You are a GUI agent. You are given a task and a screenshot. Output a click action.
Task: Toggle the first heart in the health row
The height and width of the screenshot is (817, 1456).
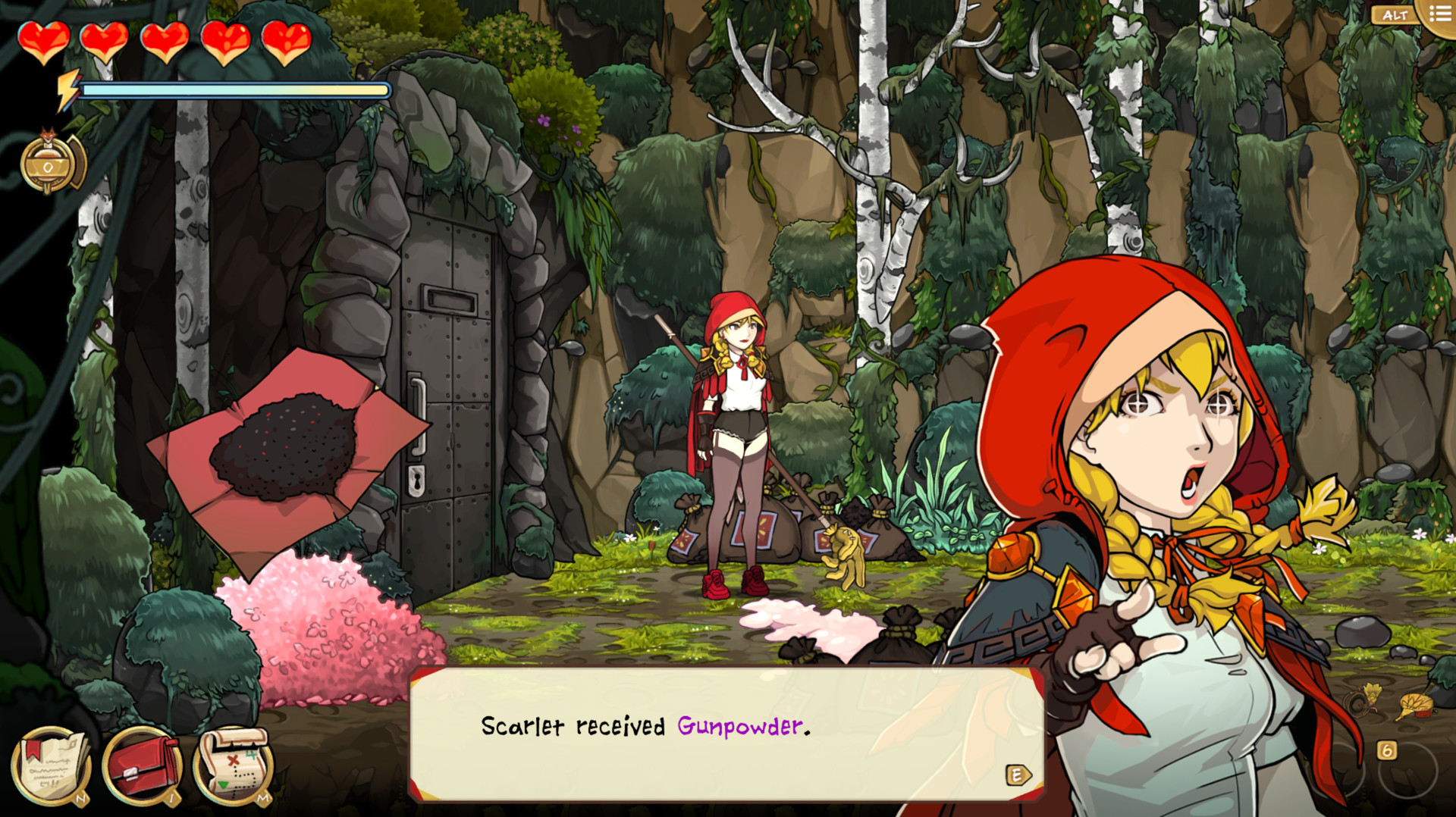pos(45,42)
